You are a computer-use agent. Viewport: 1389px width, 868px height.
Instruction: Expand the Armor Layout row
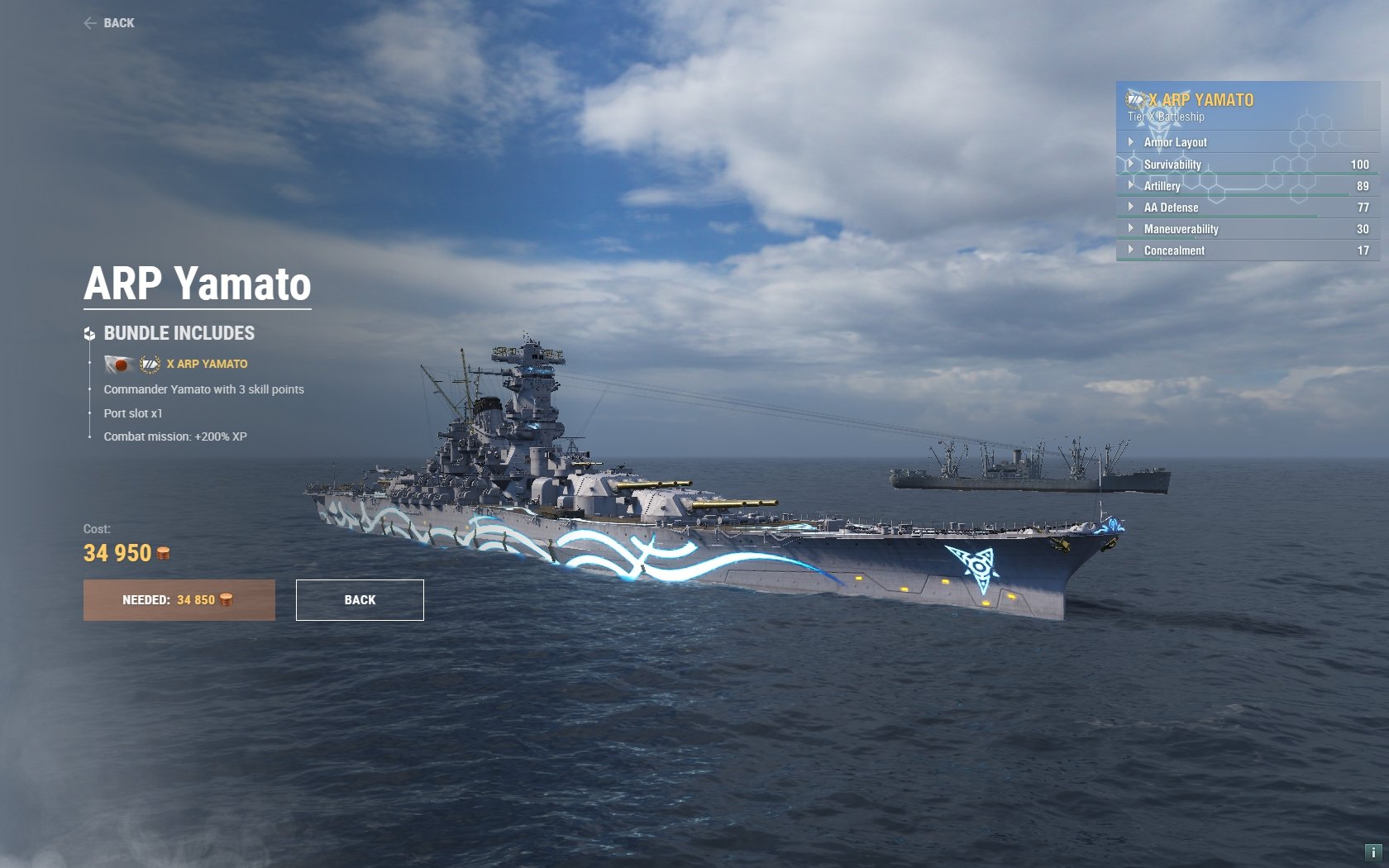pyautogui.click(x=1174, y=142)
